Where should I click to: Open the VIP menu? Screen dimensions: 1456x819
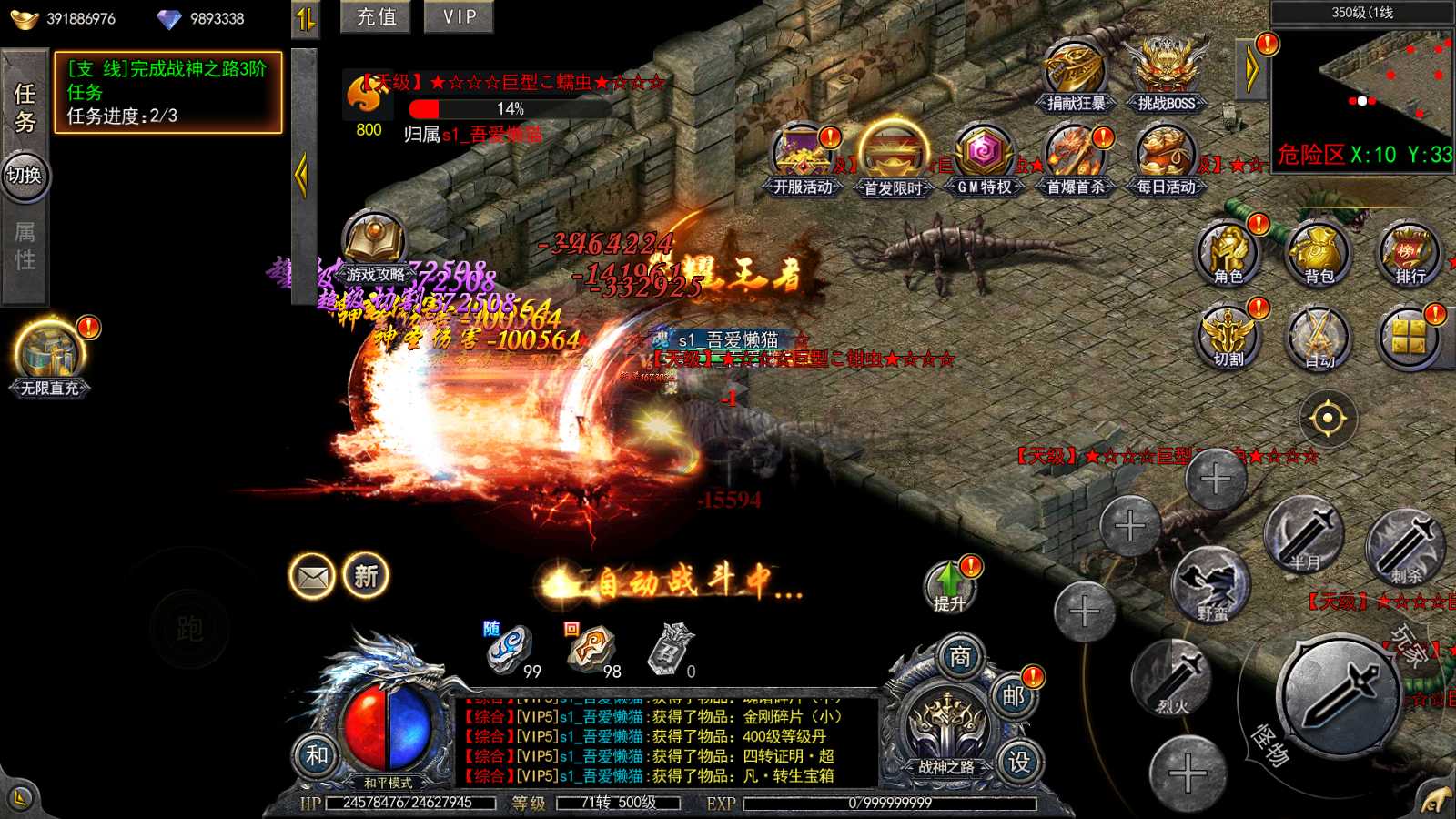(x=459, y=17)
